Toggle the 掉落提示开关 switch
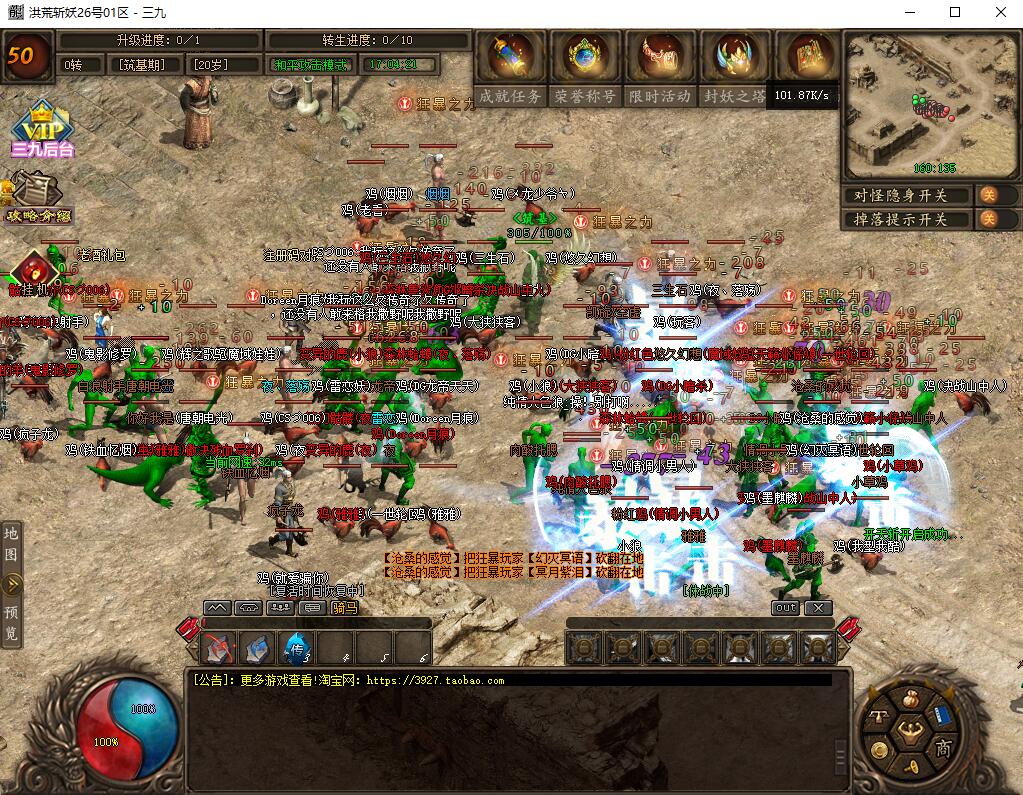Viewport: 1023px width, 795px height. coord(986,219)
